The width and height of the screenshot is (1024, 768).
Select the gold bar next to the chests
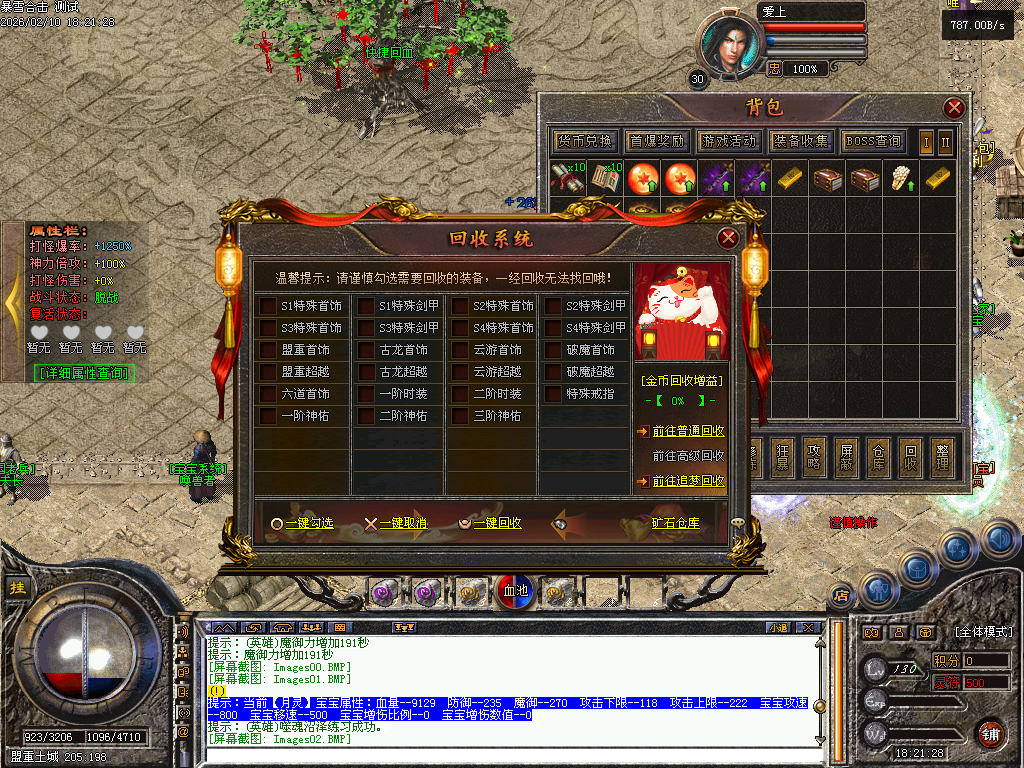[x=936, y=178]
